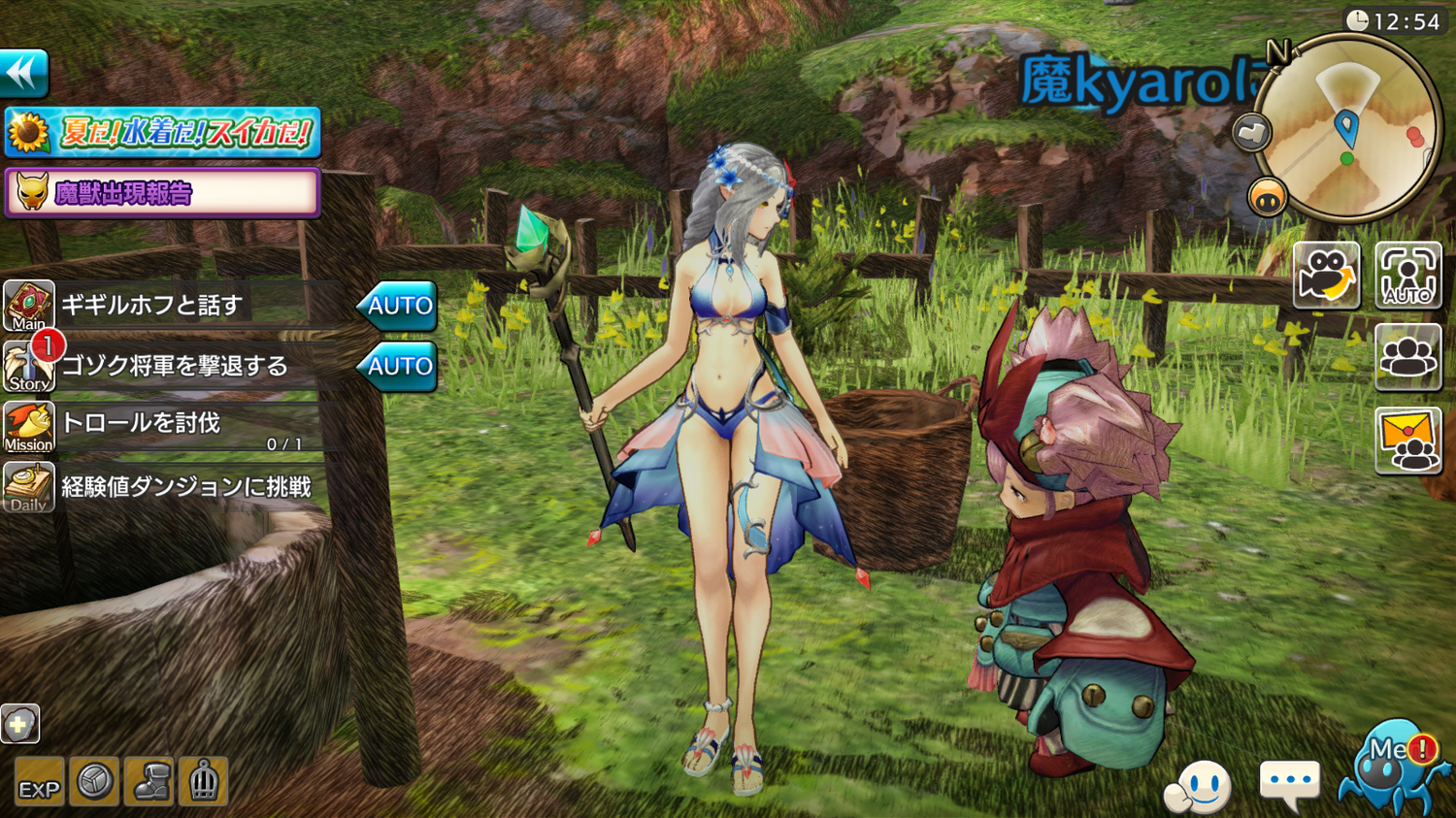Screen dimensions: 1456x818
Task: Open the 魔獣出現報告 beast report
Action: click(x=163, y=192)
